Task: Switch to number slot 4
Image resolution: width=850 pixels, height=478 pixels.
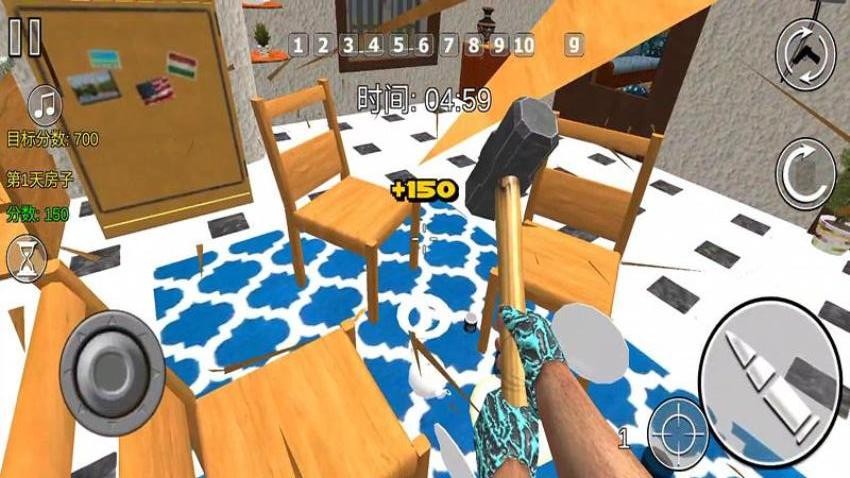Action: coord(373,45)
